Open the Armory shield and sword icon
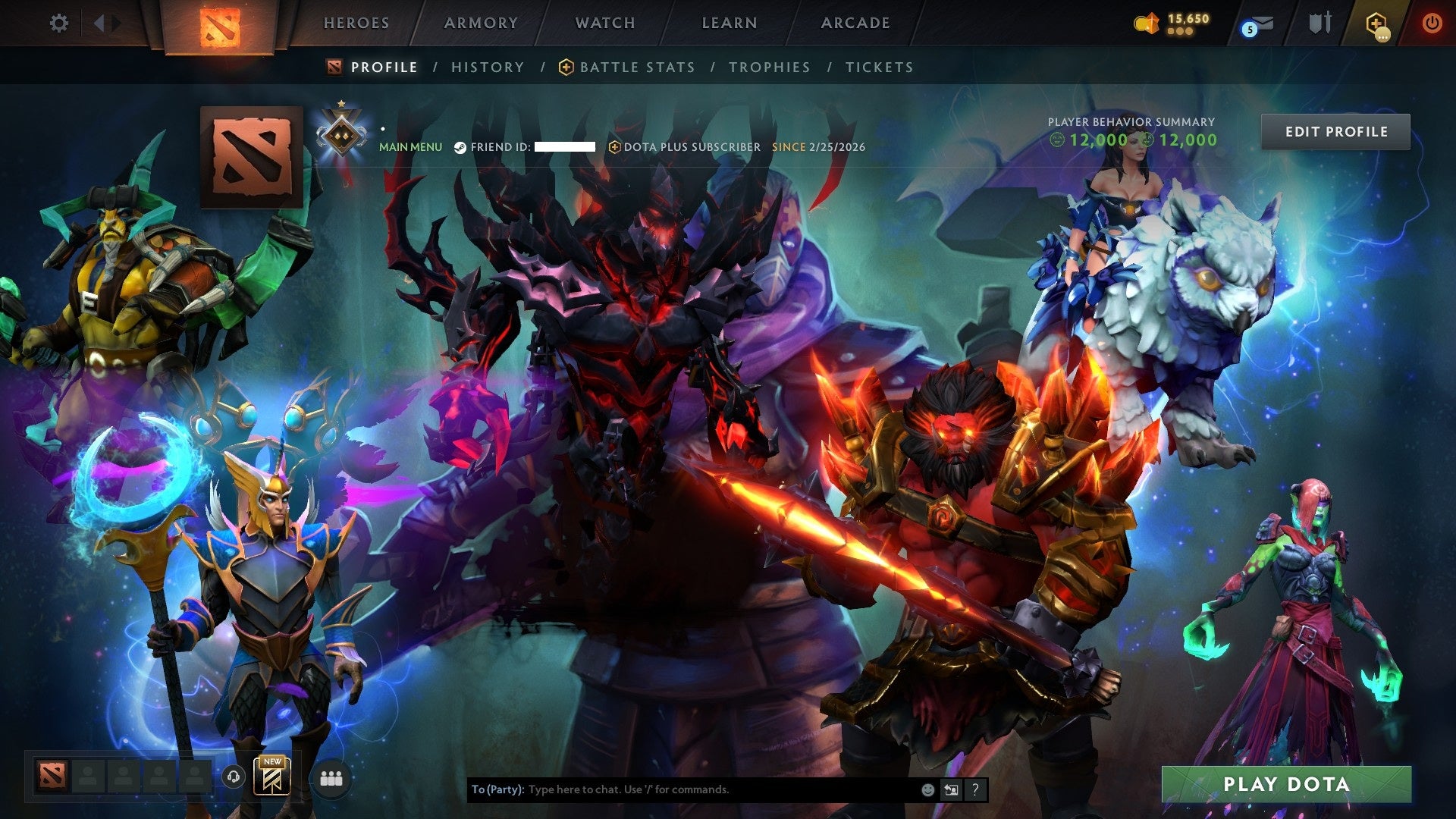 pos(1323,23)
